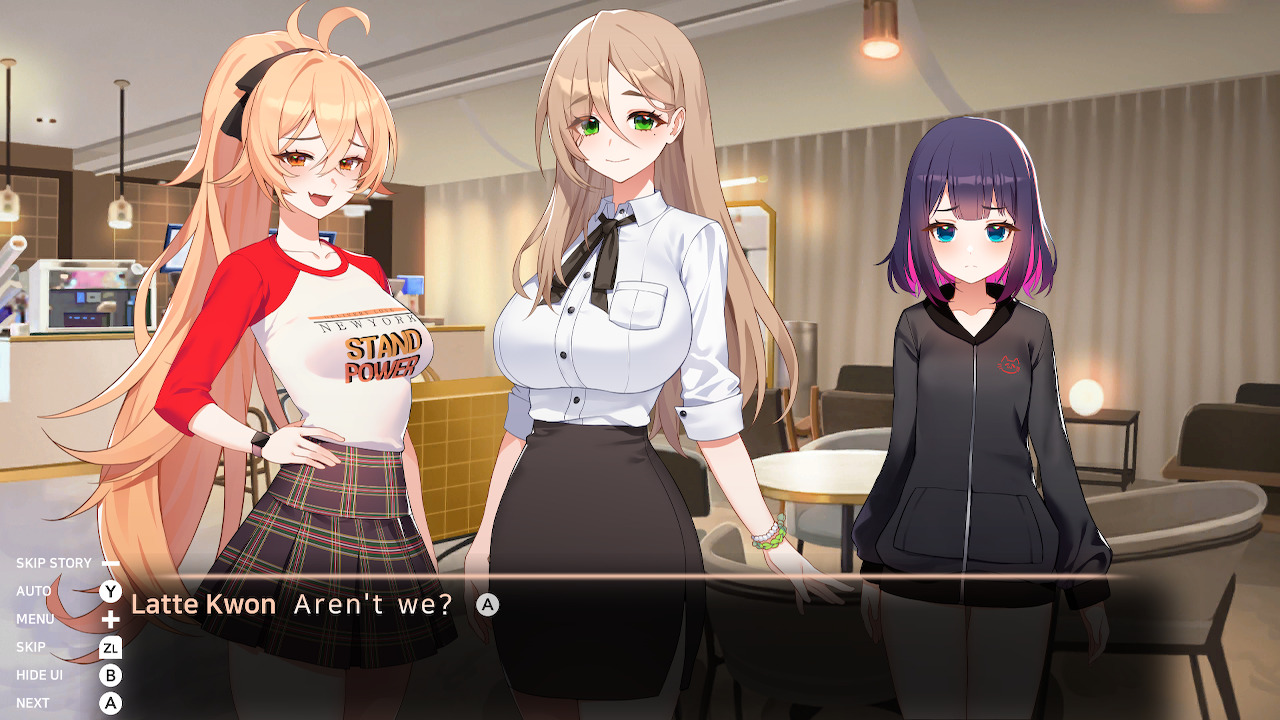Click the Y button icon beside AUTO
1280x720 pixels.
(112, 591)
